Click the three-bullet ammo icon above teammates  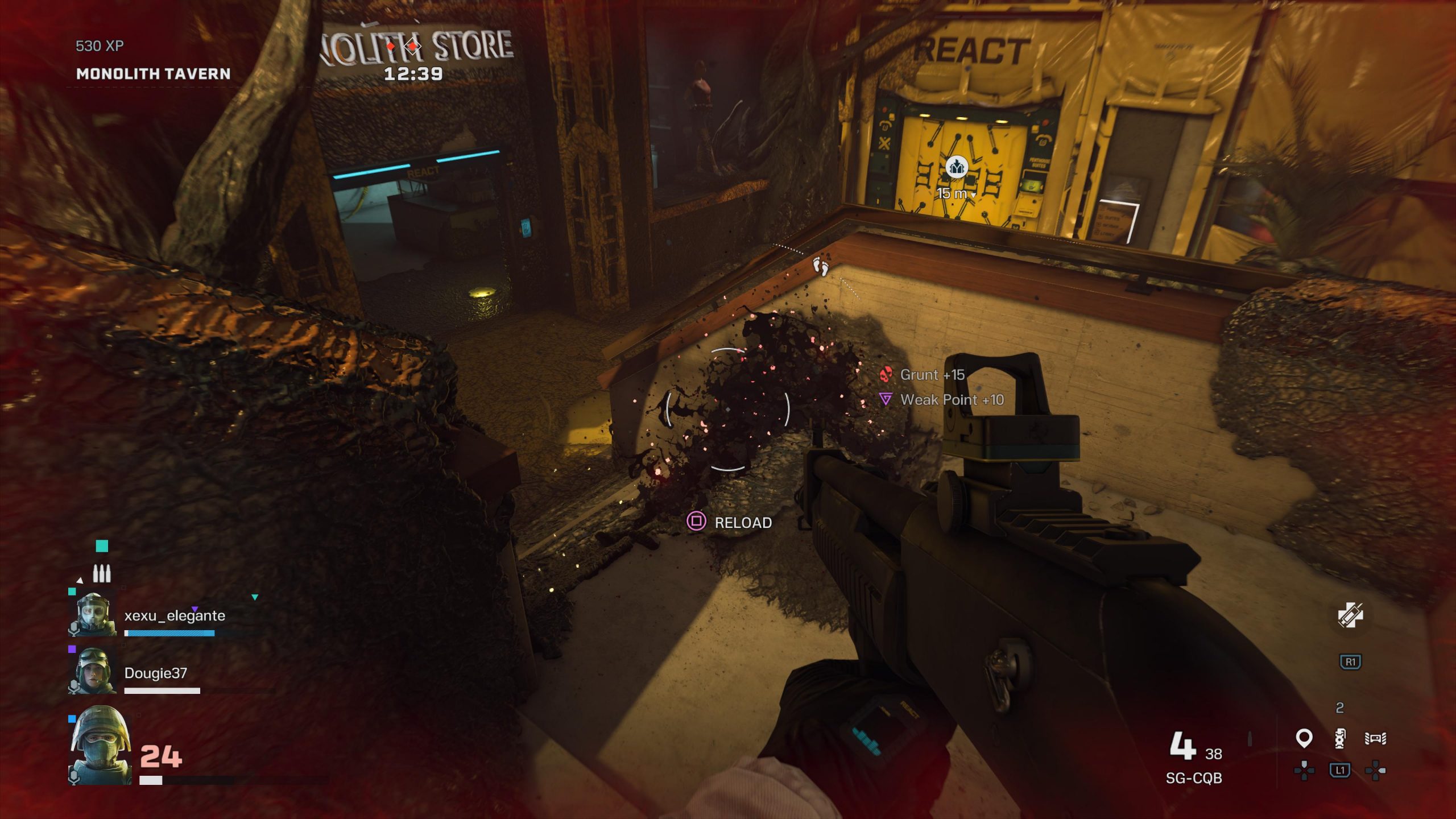(102, 573)
